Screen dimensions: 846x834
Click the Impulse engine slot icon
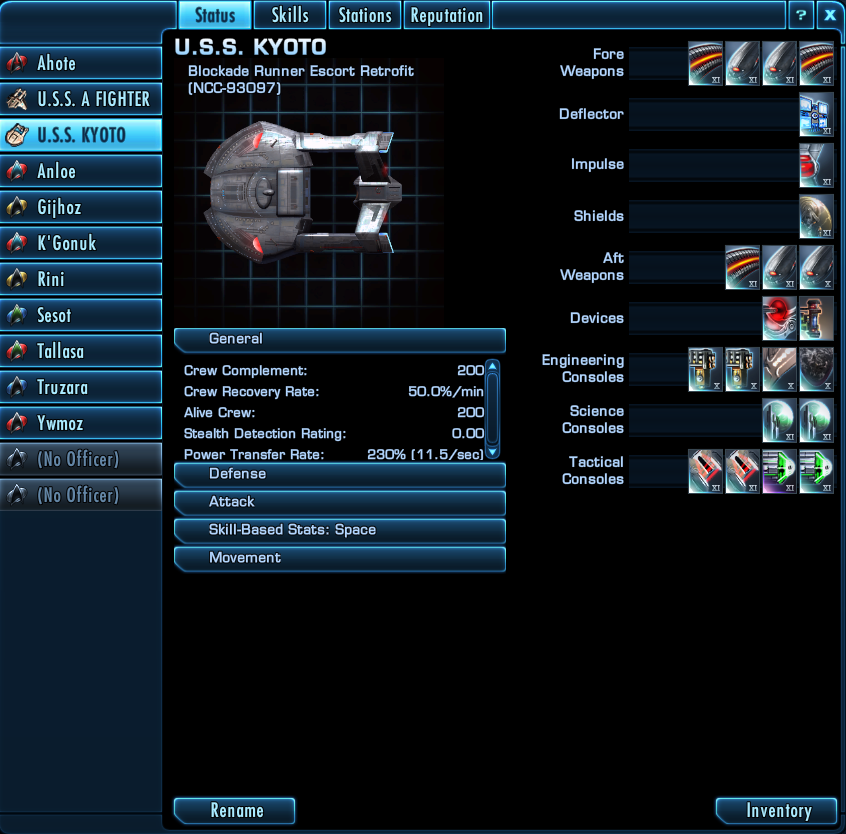point(816,165)
